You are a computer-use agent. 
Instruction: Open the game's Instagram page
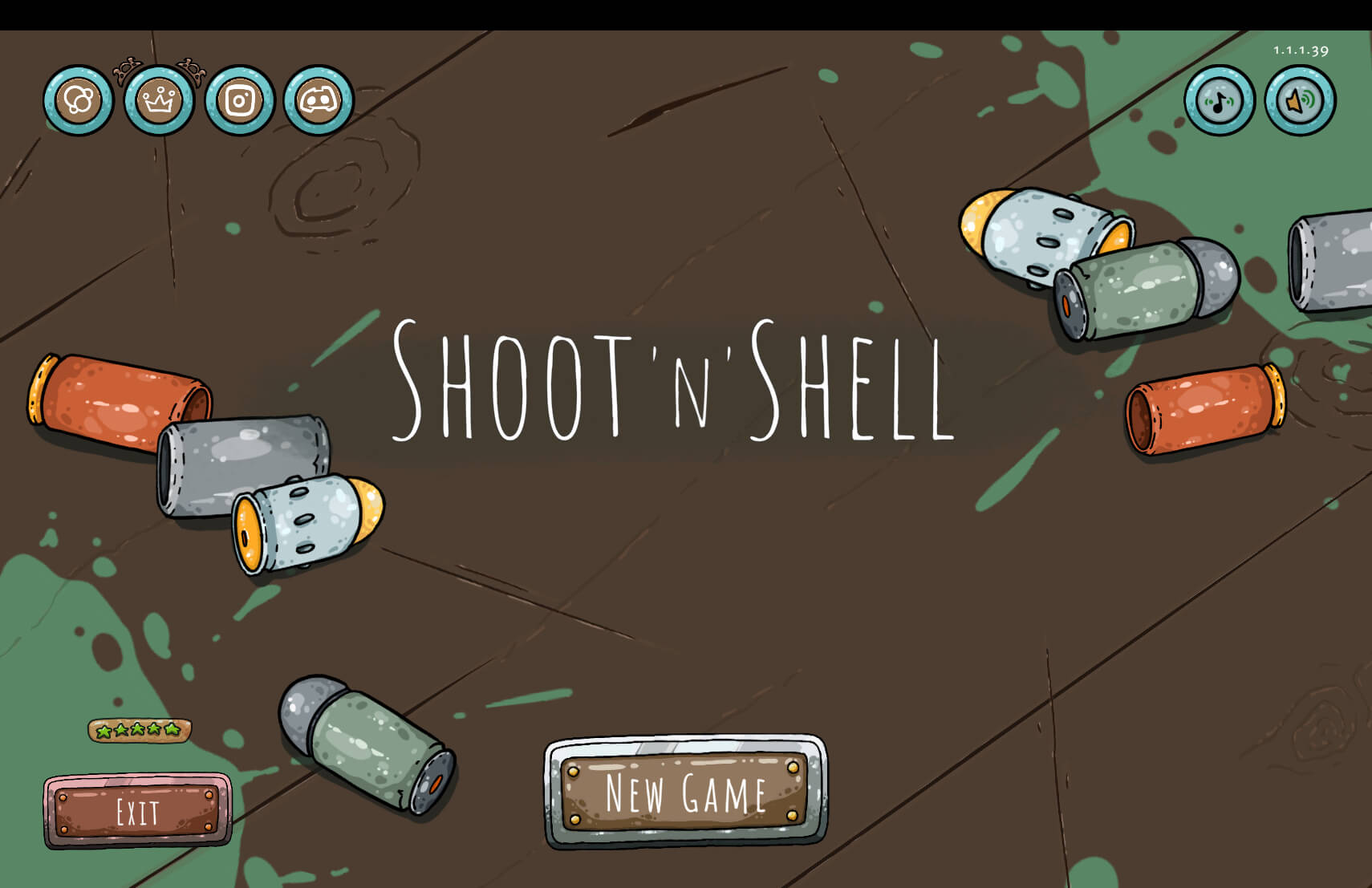point(239,101)
